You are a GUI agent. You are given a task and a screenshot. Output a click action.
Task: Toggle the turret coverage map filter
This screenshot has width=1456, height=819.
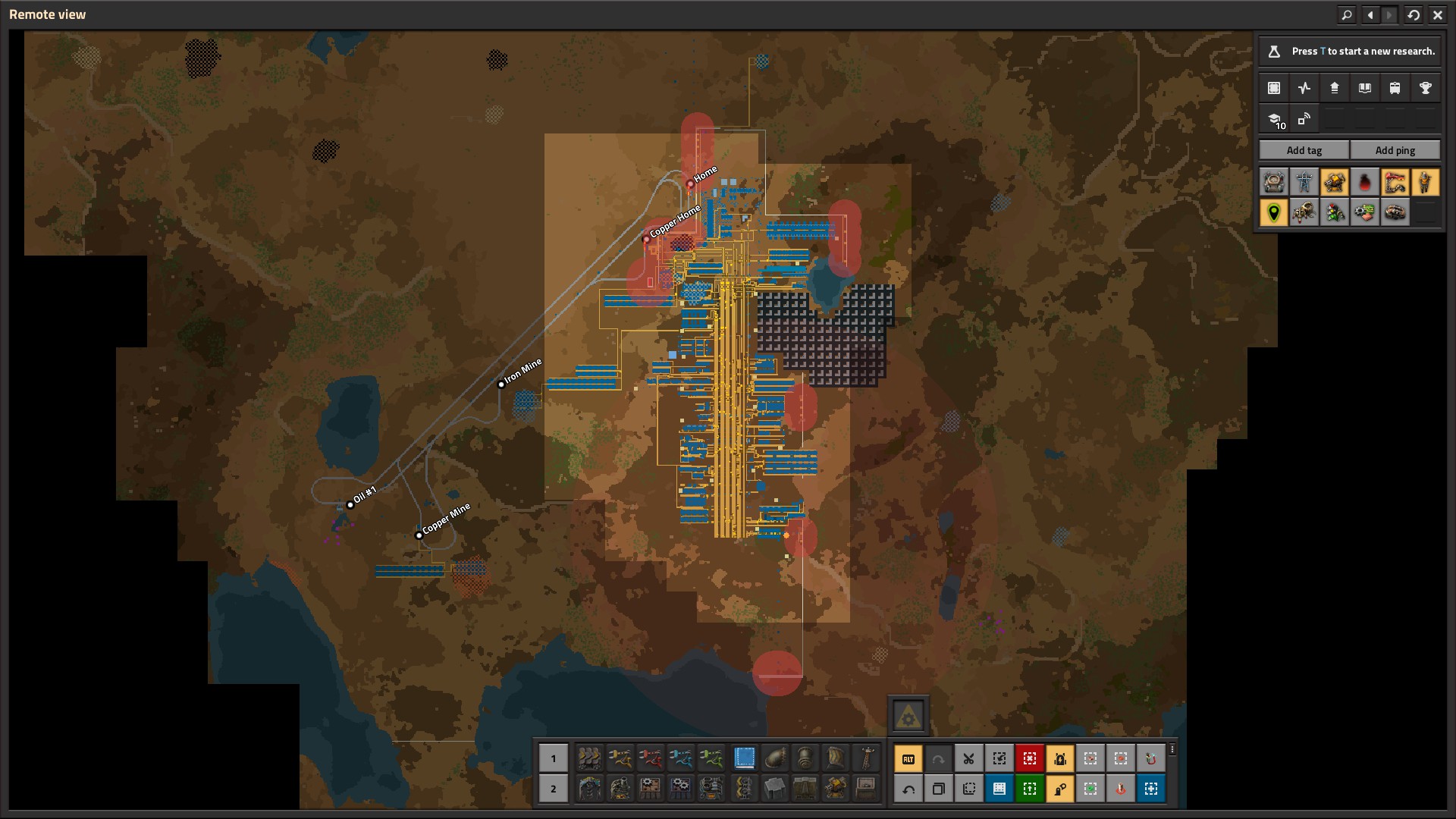[x=1335, y=182]
